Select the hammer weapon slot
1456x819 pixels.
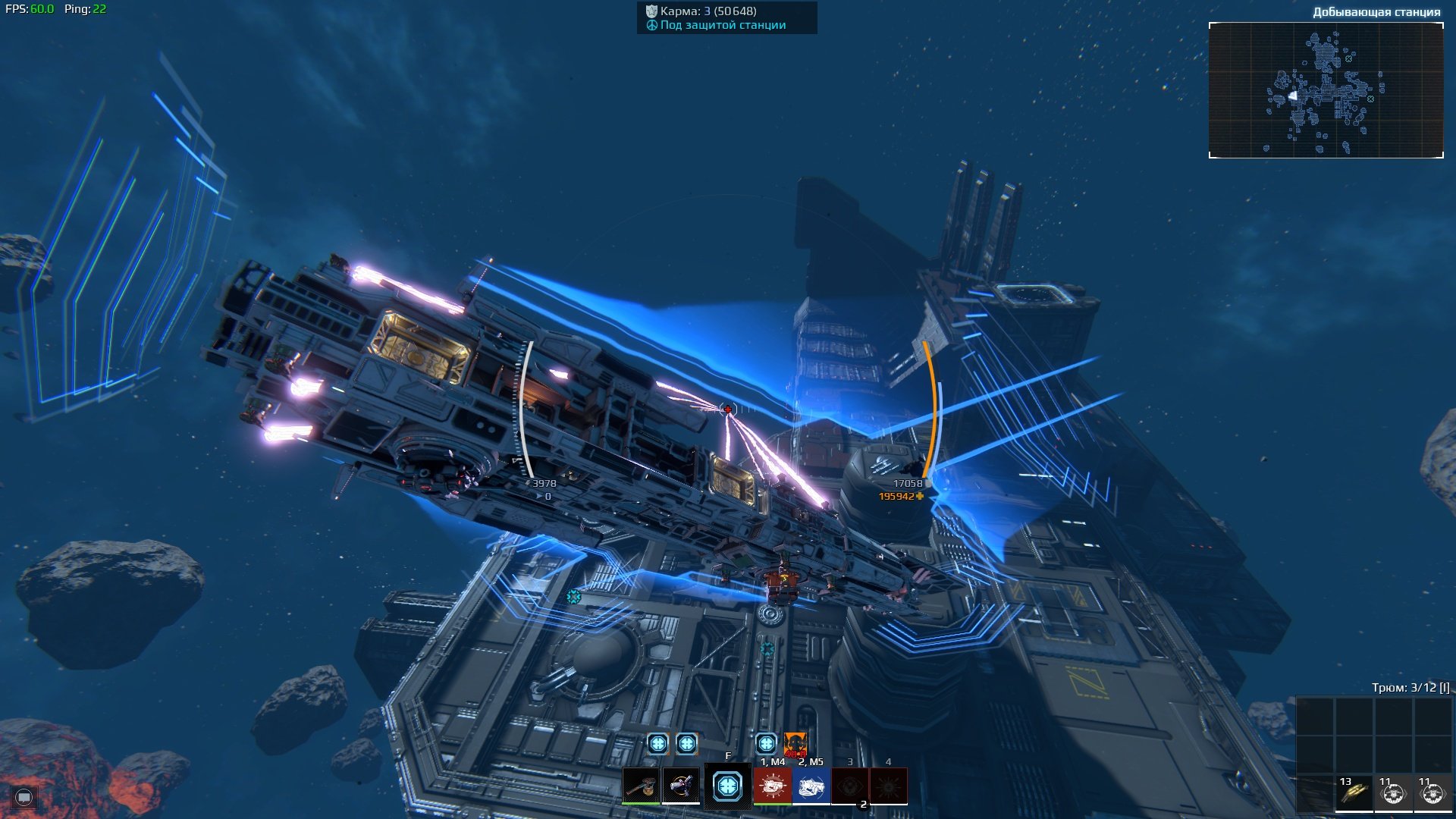(641, 786)
